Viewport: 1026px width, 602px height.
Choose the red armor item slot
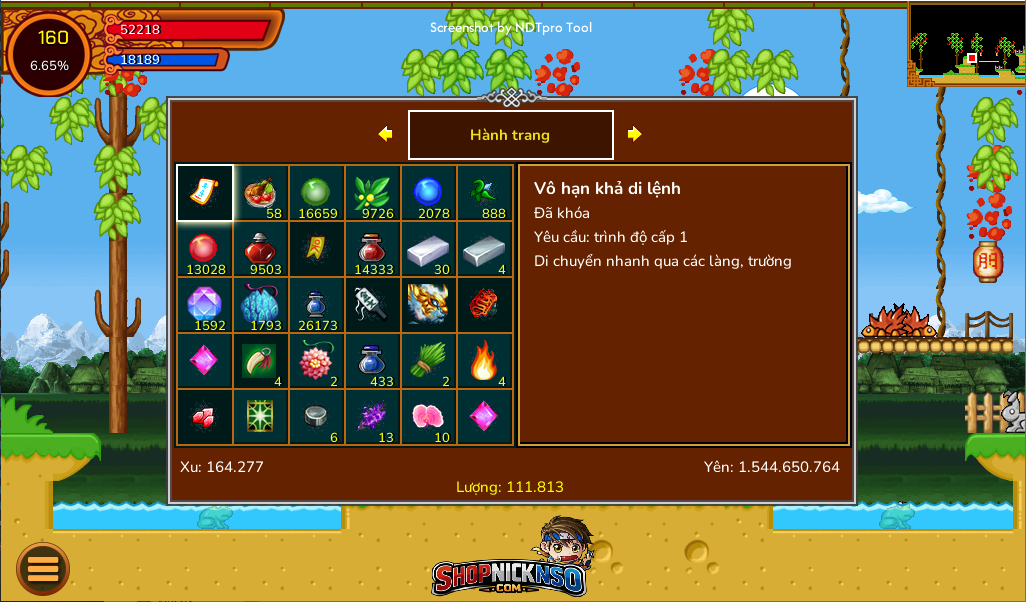click(485, 305)
